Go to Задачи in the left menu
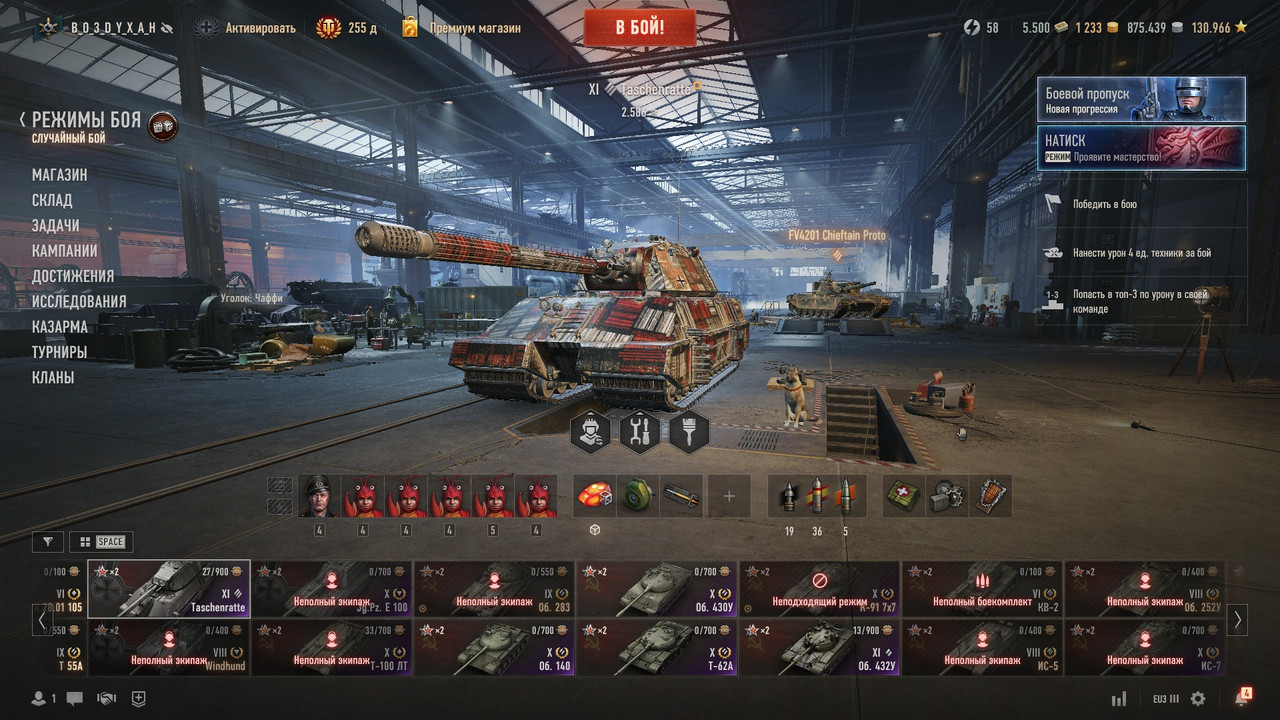The width and height of the screenshot is (1280, 720). pos(55,225)
